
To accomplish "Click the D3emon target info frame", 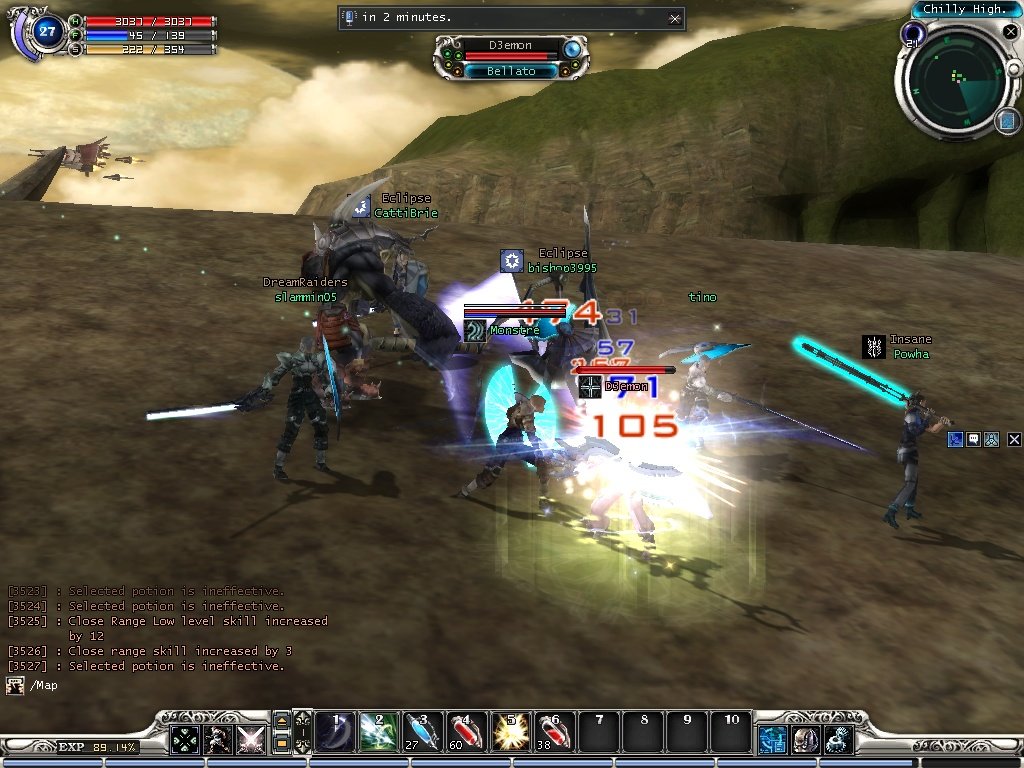I will tap(510, 57).
